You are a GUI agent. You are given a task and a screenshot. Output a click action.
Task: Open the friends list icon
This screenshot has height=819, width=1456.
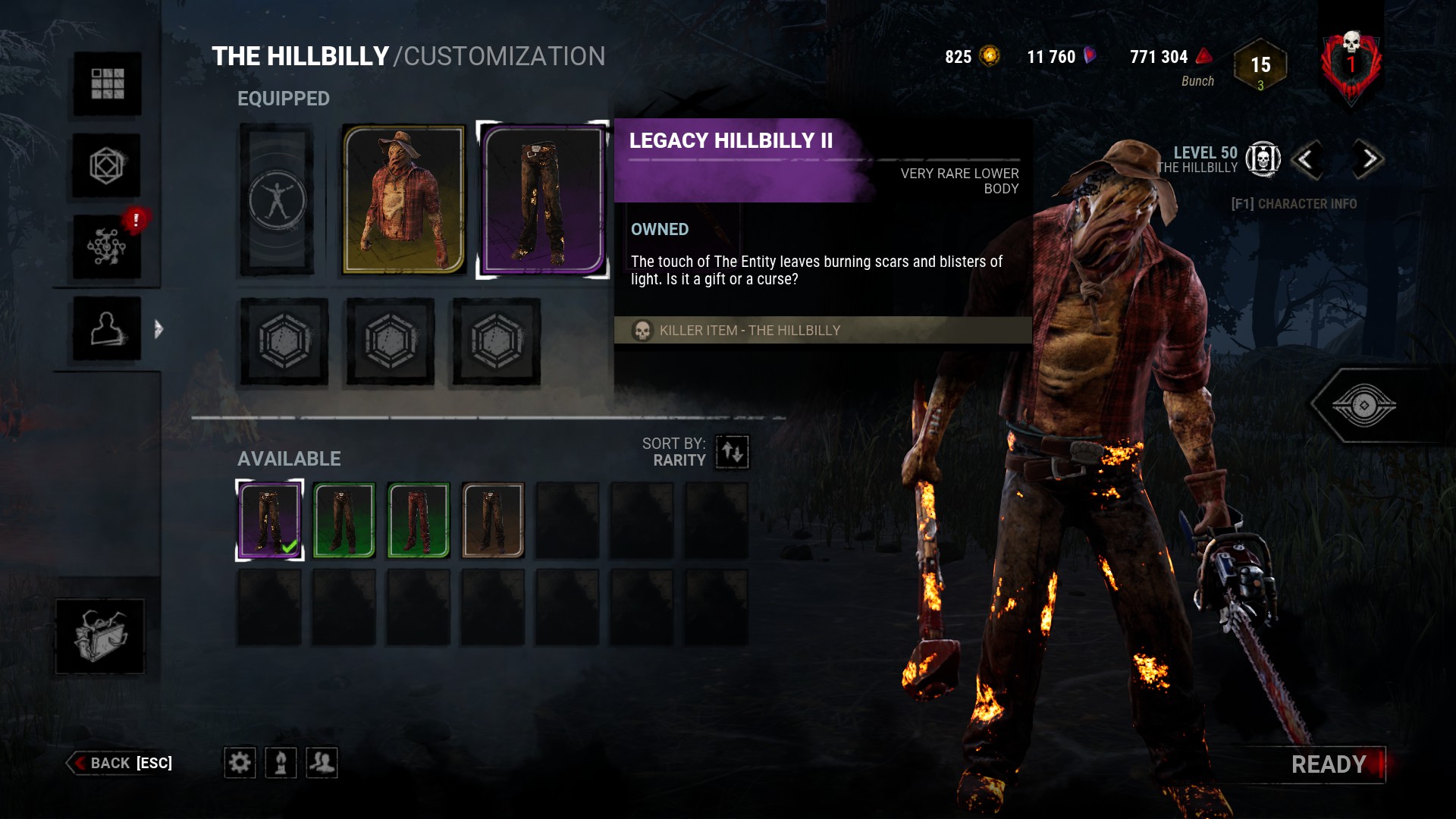pyautogui.click(x=323, y=763)
